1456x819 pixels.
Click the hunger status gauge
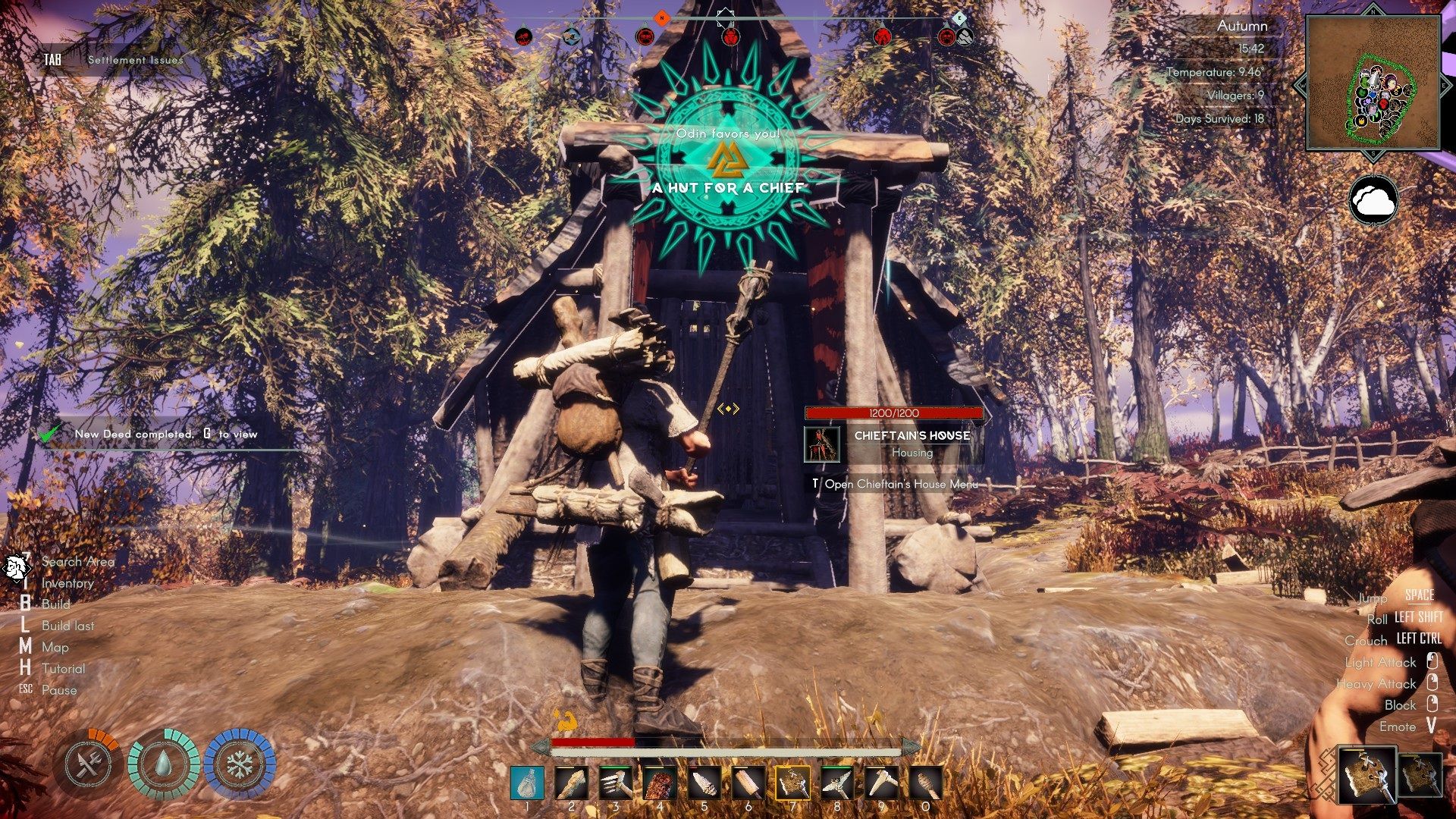(89, 764)
